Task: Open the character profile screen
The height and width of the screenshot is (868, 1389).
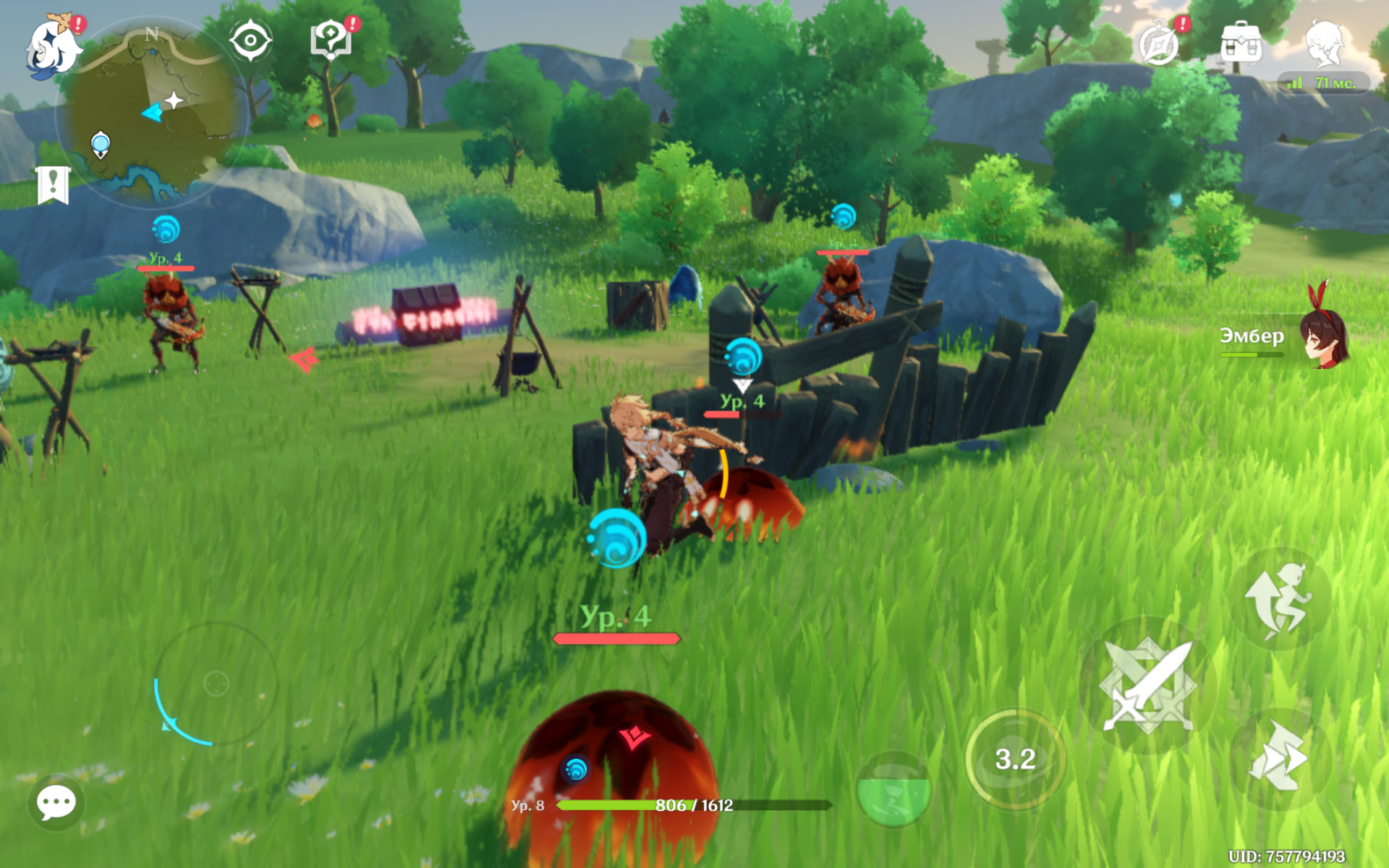Action: click(1325, 43)
